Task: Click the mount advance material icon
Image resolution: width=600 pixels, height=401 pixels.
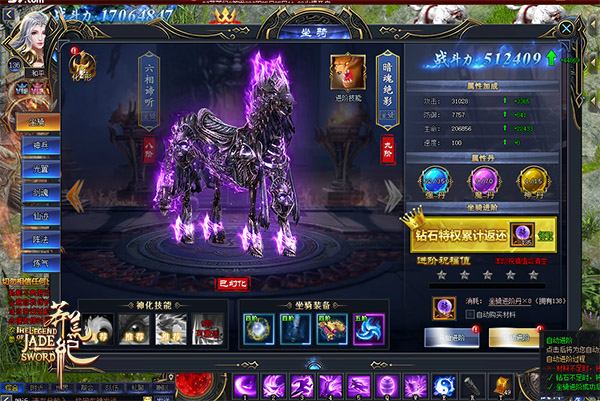Action: click(x=442, y=307)
